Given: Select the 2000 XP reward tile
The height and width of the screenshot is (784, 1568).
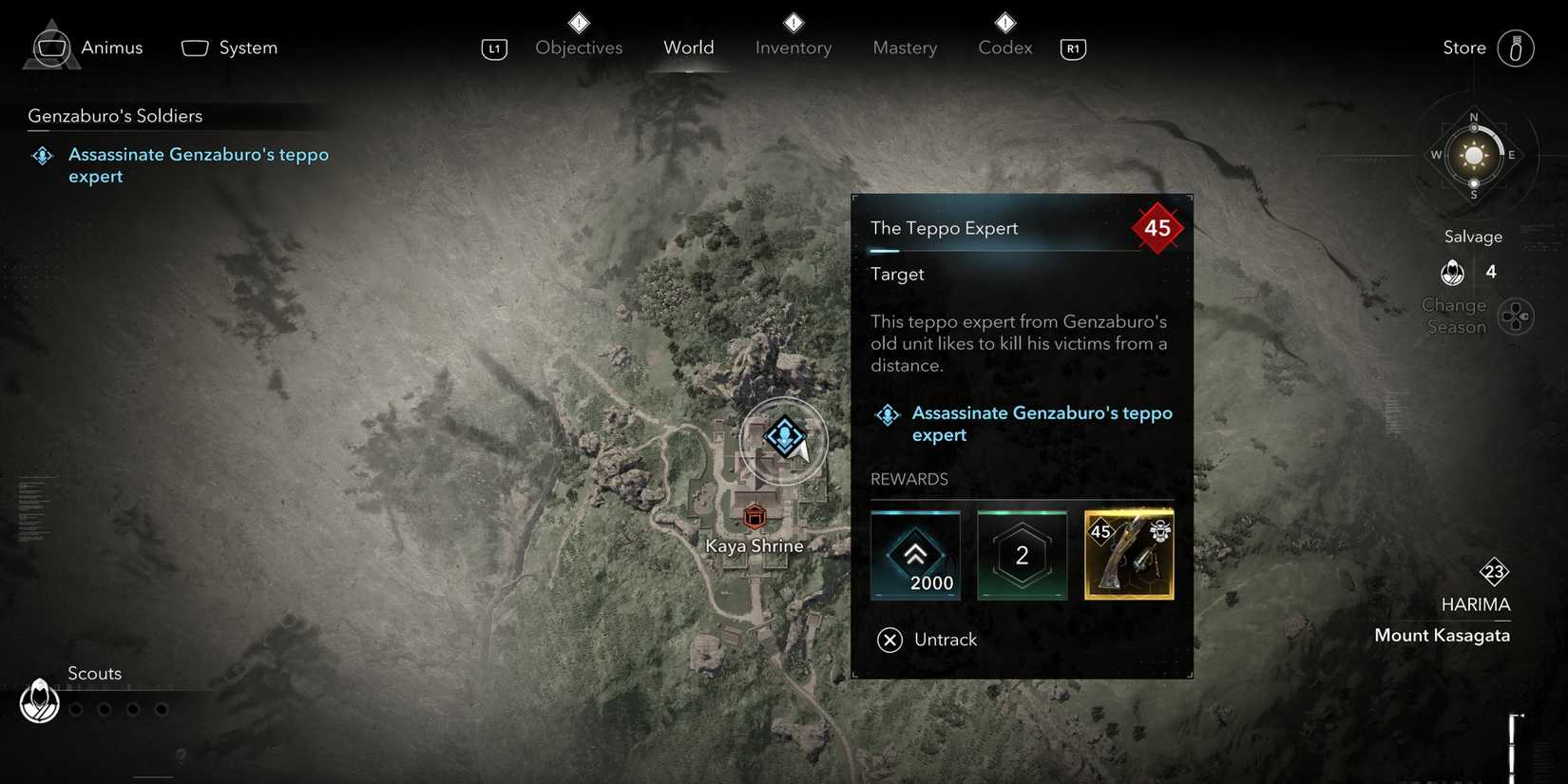Looking at the screenshot, I should pos(915,556).
